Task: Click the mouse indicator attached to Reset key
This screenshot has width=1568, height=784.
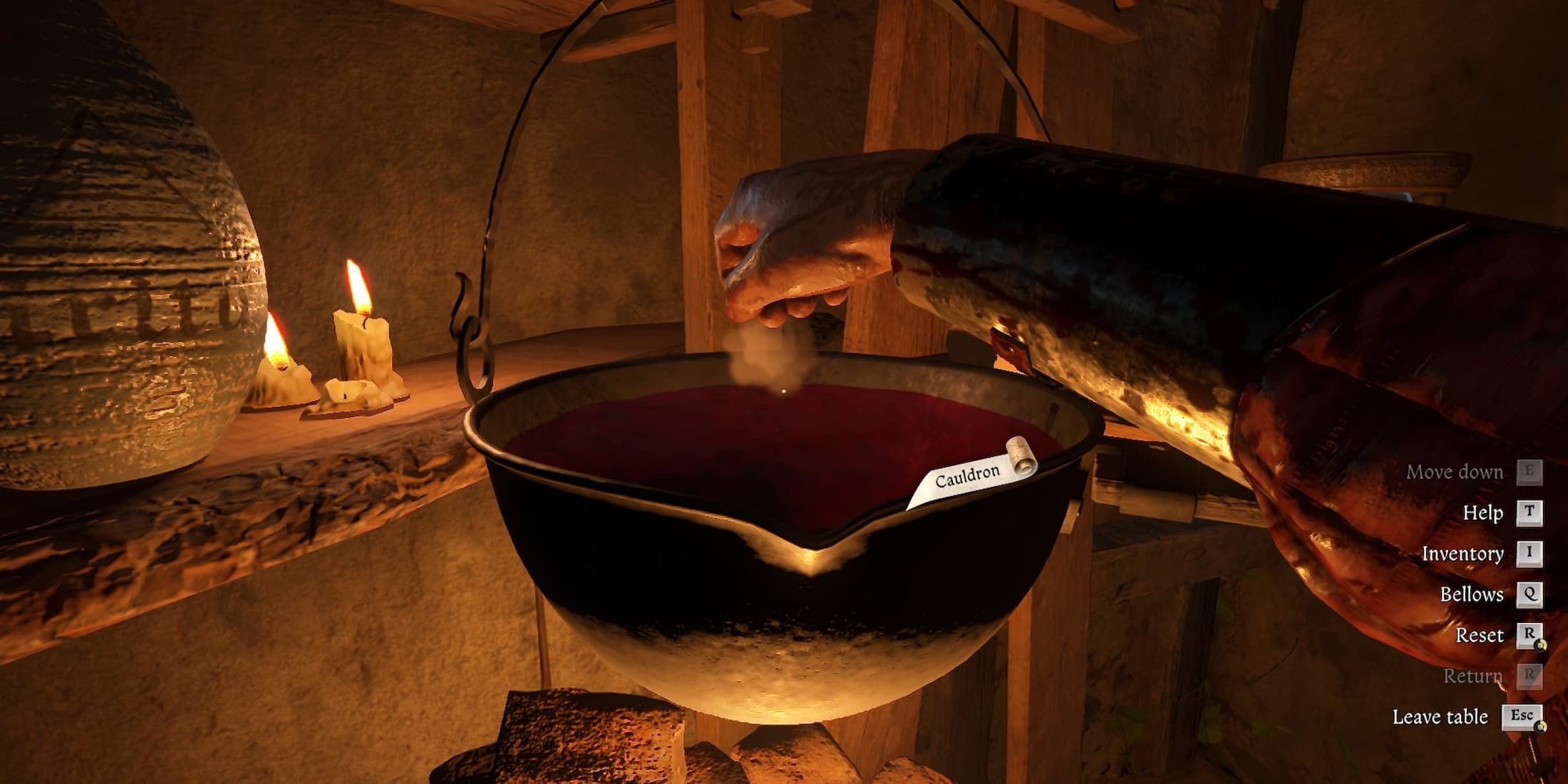Action: tap(1541, 645)
